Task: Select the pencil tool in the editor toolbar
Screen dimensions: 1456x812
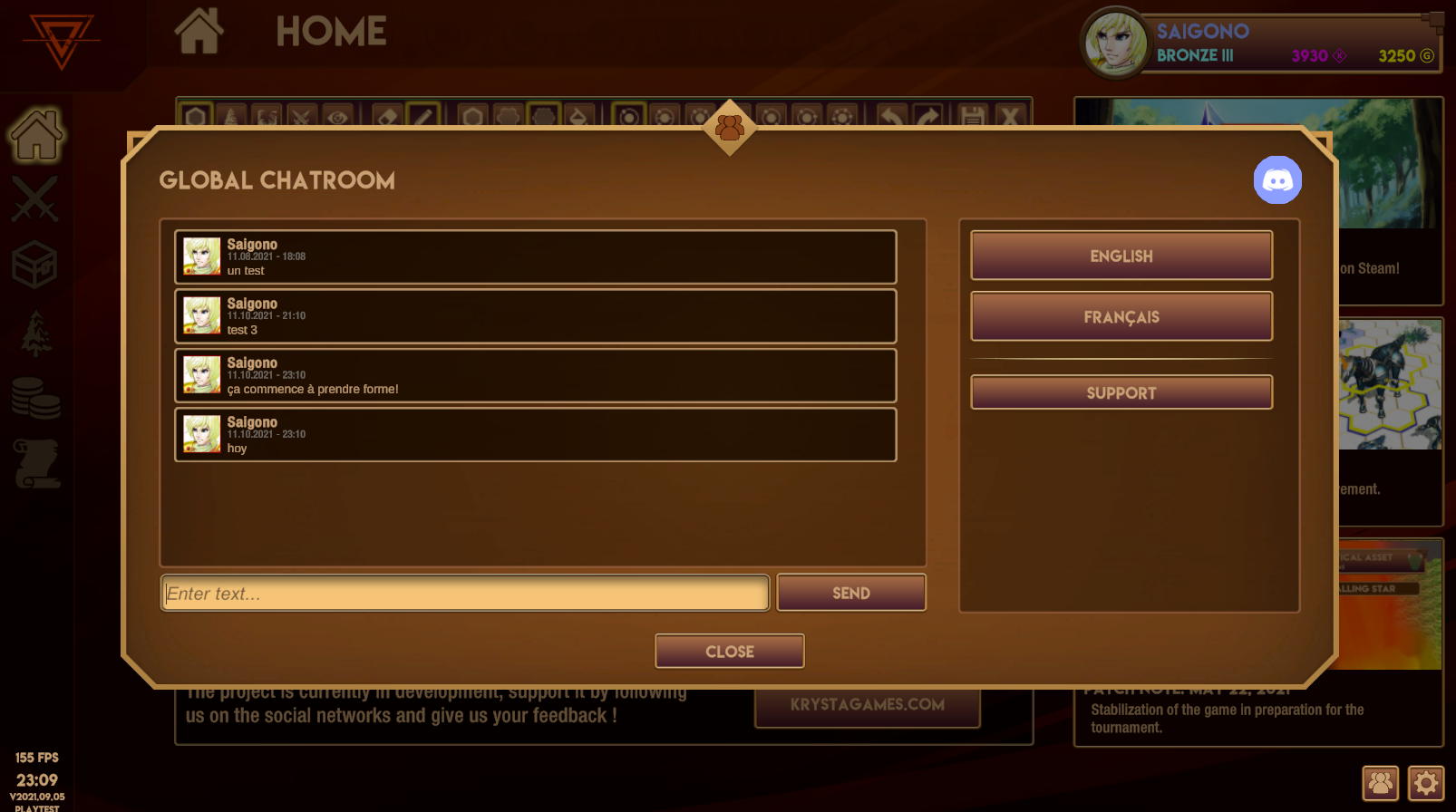Action: (x=422, y=116)
